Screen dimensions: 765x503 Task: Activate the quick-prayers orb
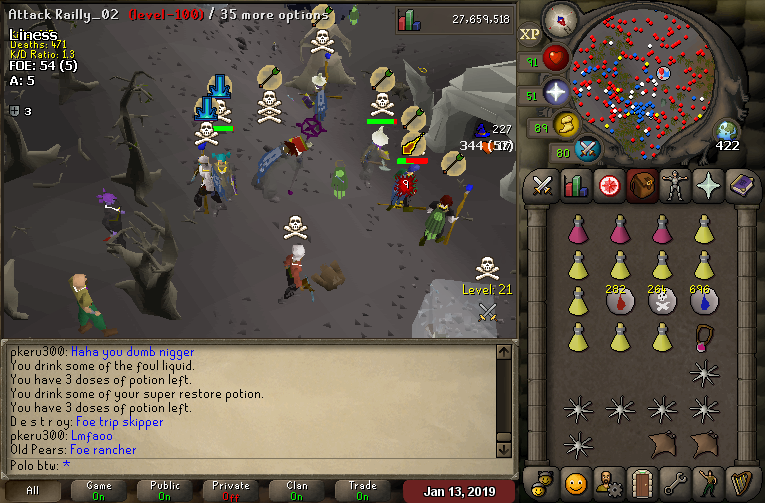pyautogui.click(x=557, y=93)
